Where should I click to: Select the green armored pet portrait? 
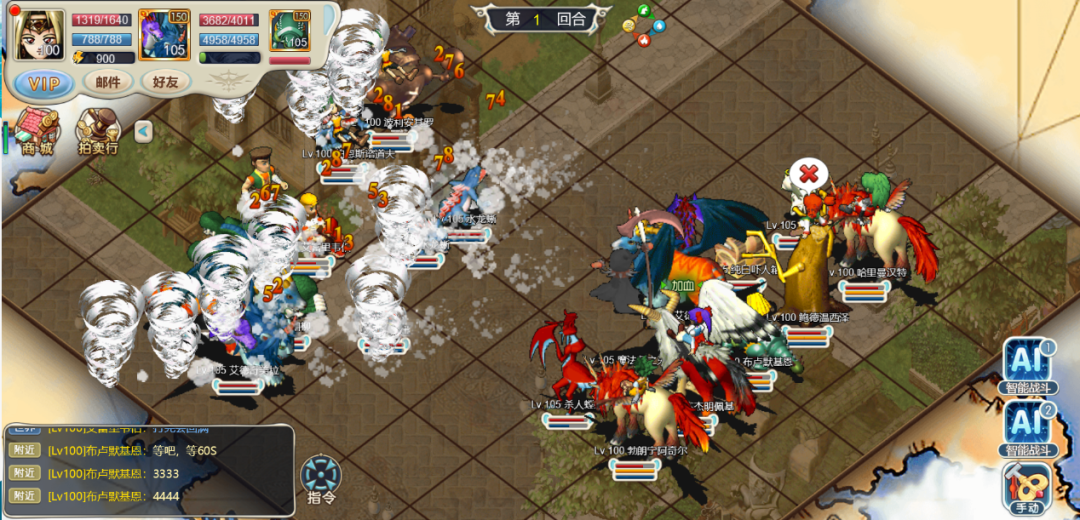pyautogui.click(x=290, y=34)
